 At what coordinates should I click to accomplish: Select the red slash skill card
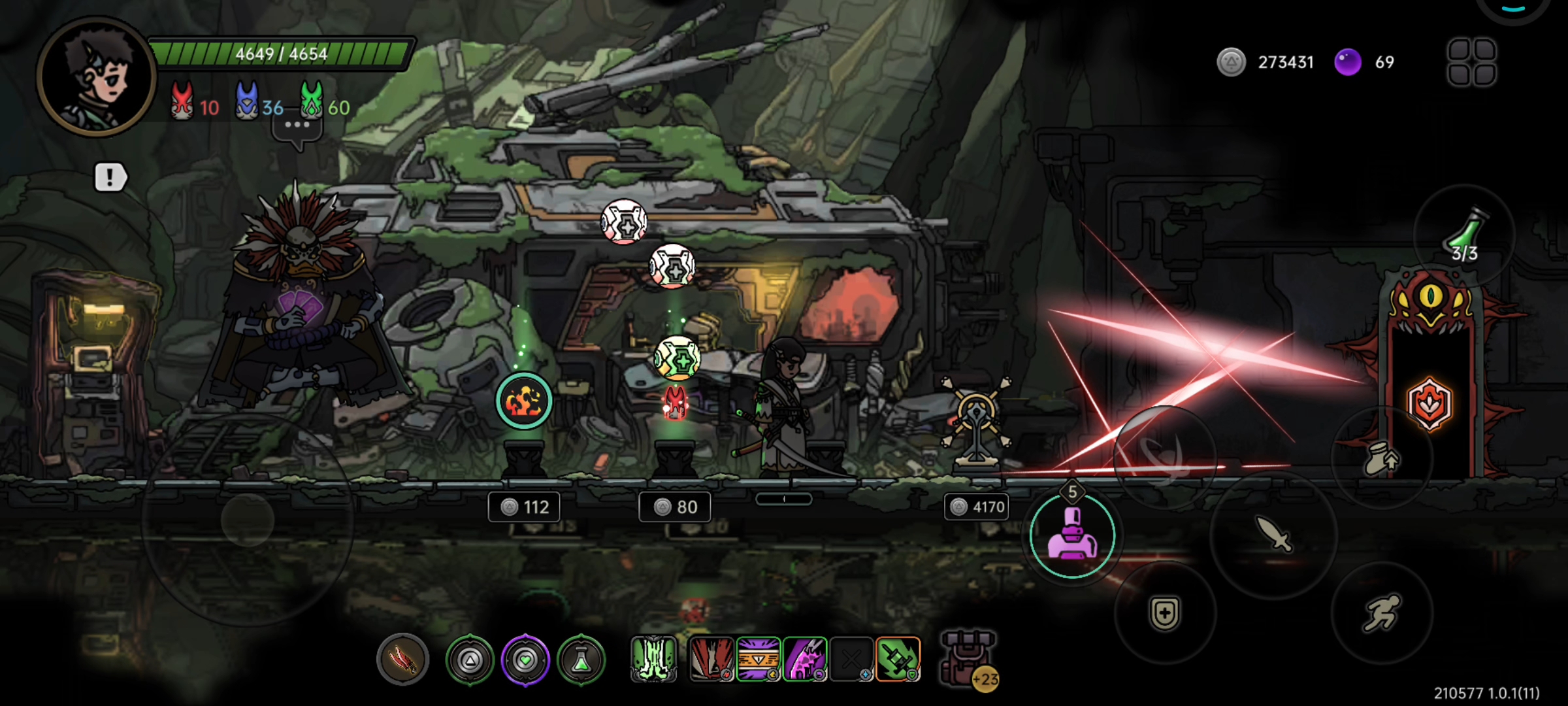pyautogui.click(x=711, y=659)
